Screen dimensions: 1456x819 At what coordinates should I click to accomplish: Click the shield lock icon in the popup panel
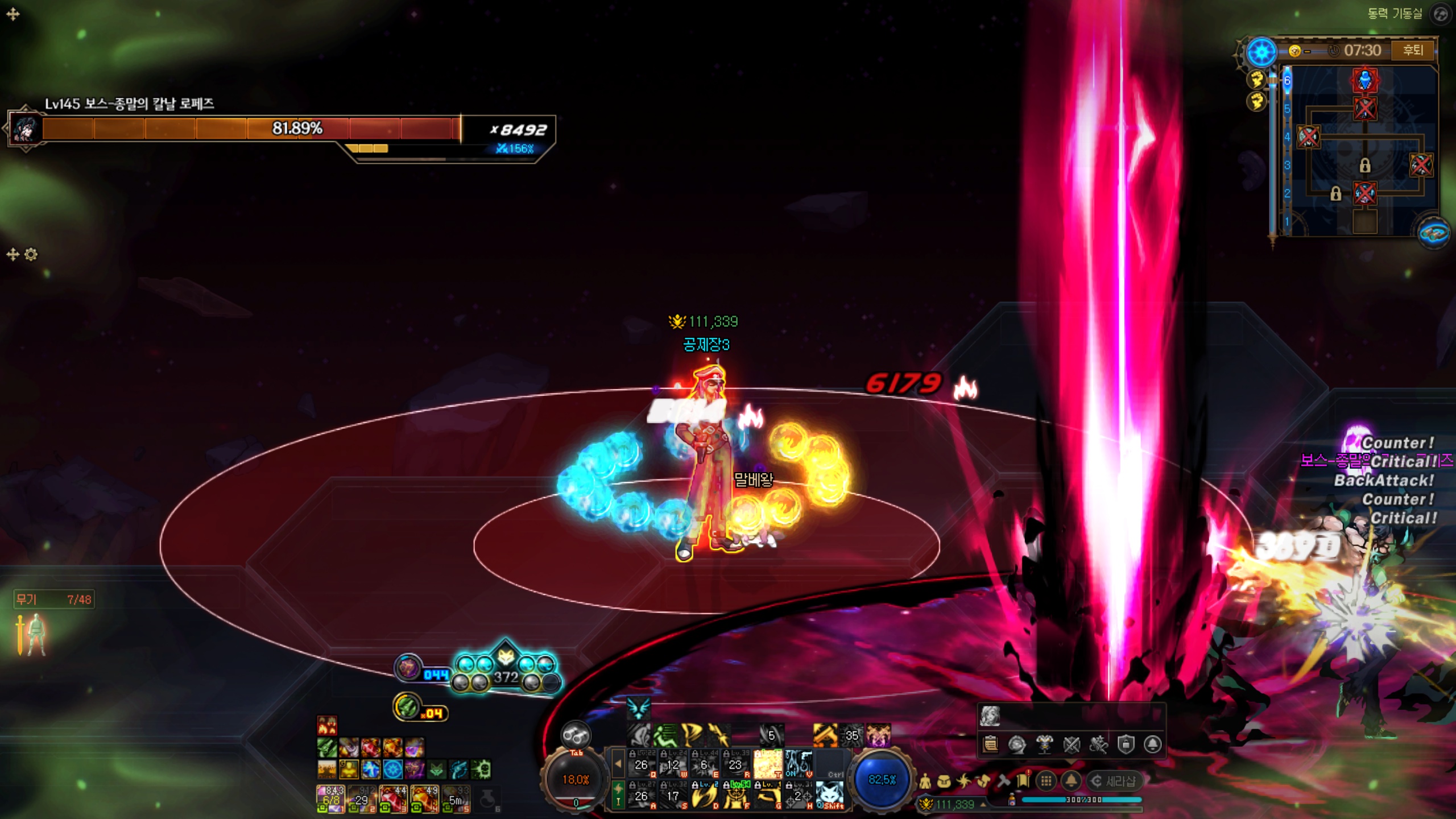pos(1126,744)
